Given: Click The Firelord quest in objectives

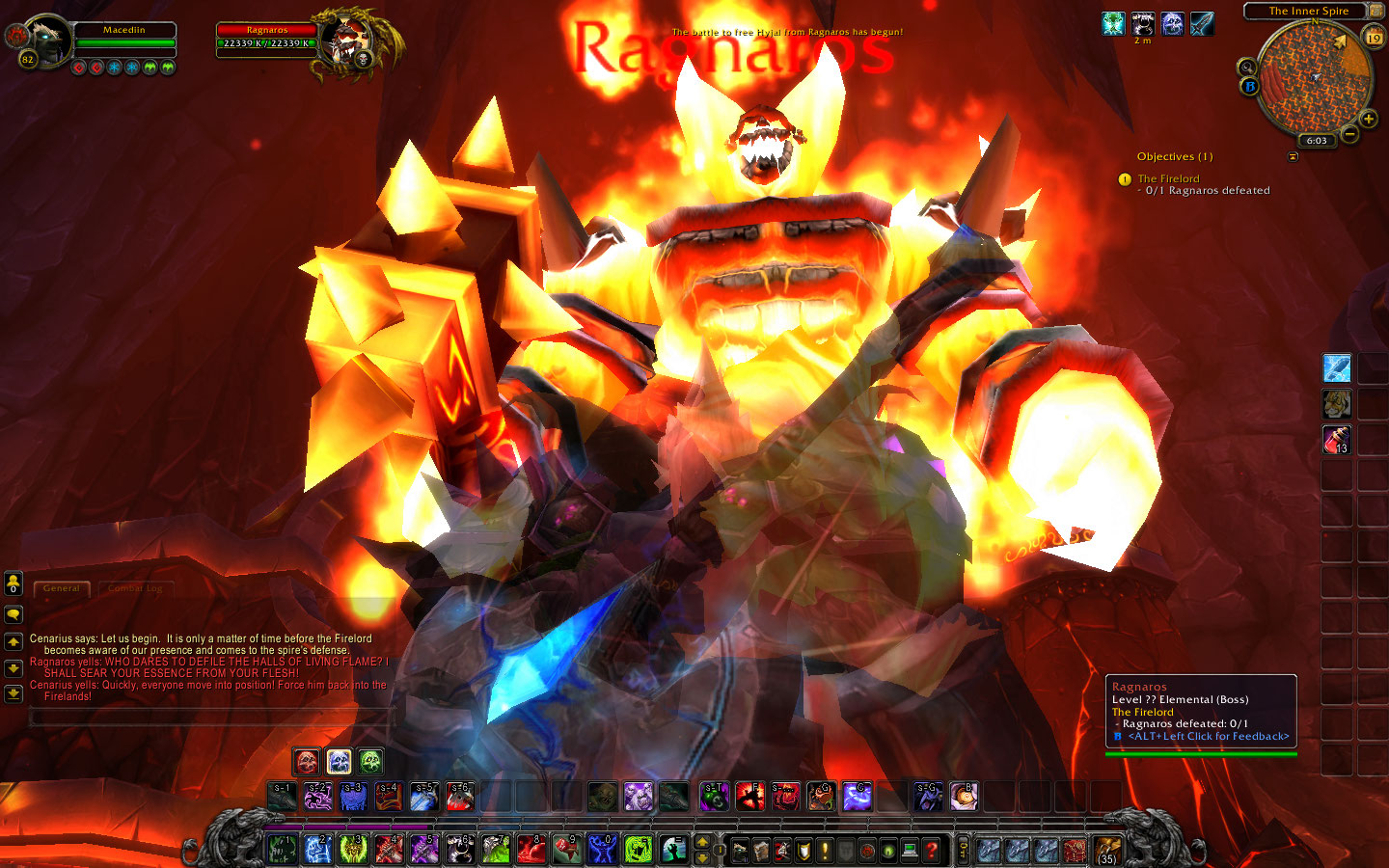Looking at the screenshot, I should [x=1168, y=178].
